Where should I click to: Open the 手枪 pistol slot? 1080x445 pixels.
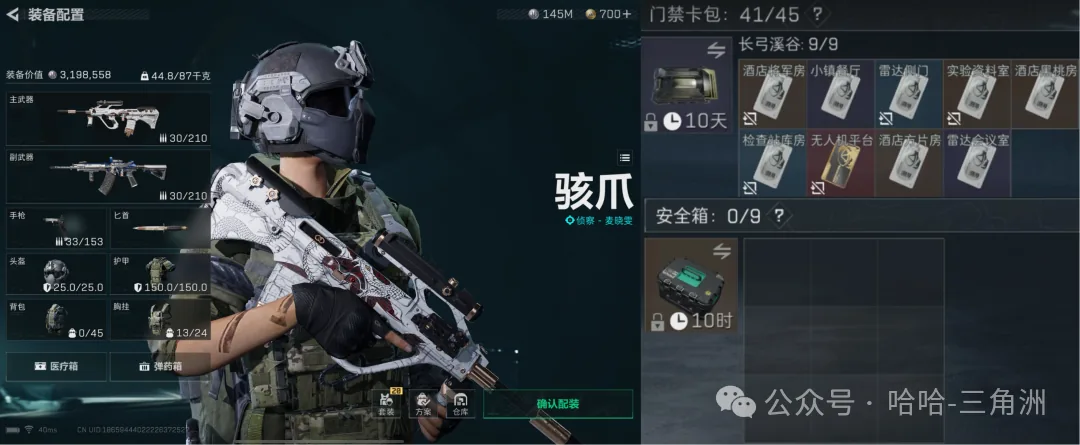pos(56,228)
